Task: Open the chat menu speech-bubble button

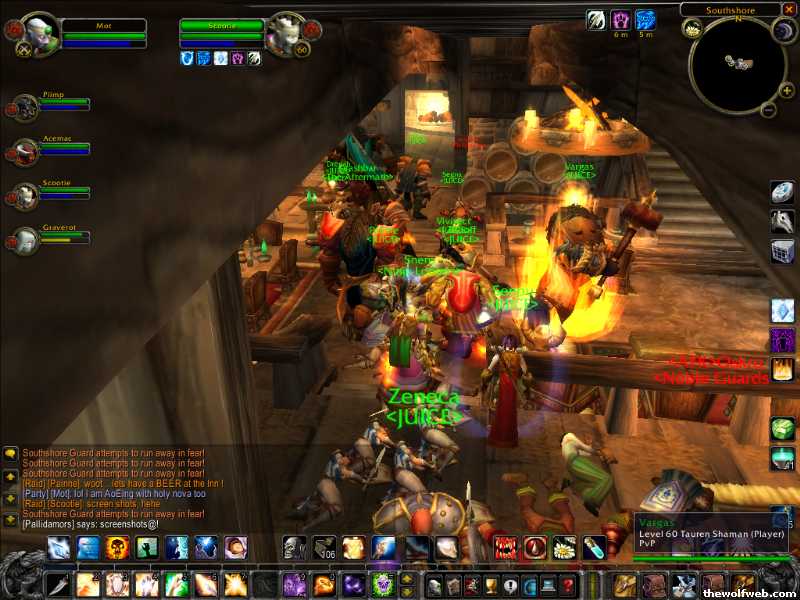Action: click(x=10, y=453)
